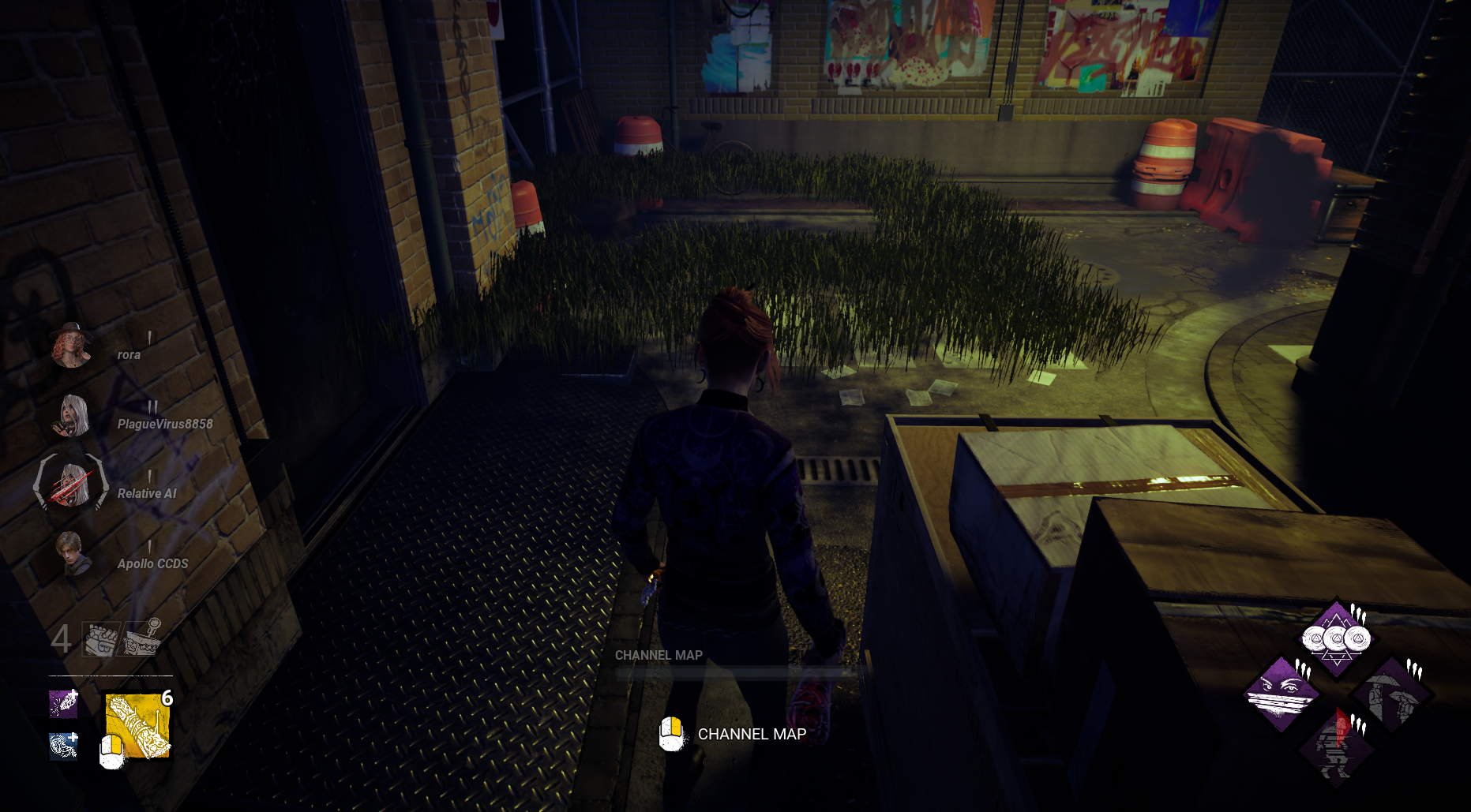The image size is (1471, 812).
Task: Select the three white discs perk
Action: [x=1336, y=638]
